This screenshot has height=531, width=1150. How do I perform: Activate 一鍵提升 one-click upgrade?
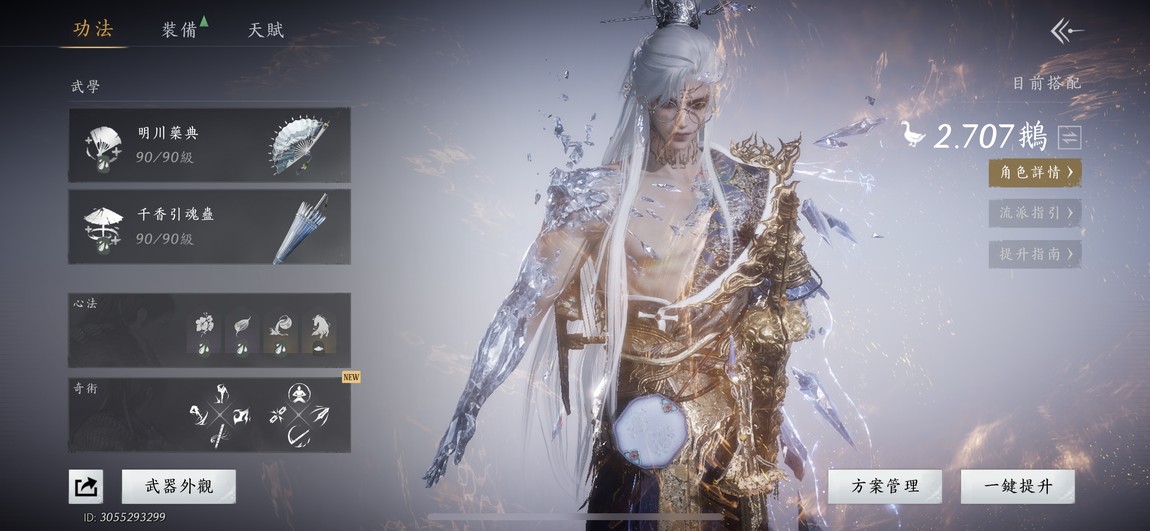point(1017,486)
